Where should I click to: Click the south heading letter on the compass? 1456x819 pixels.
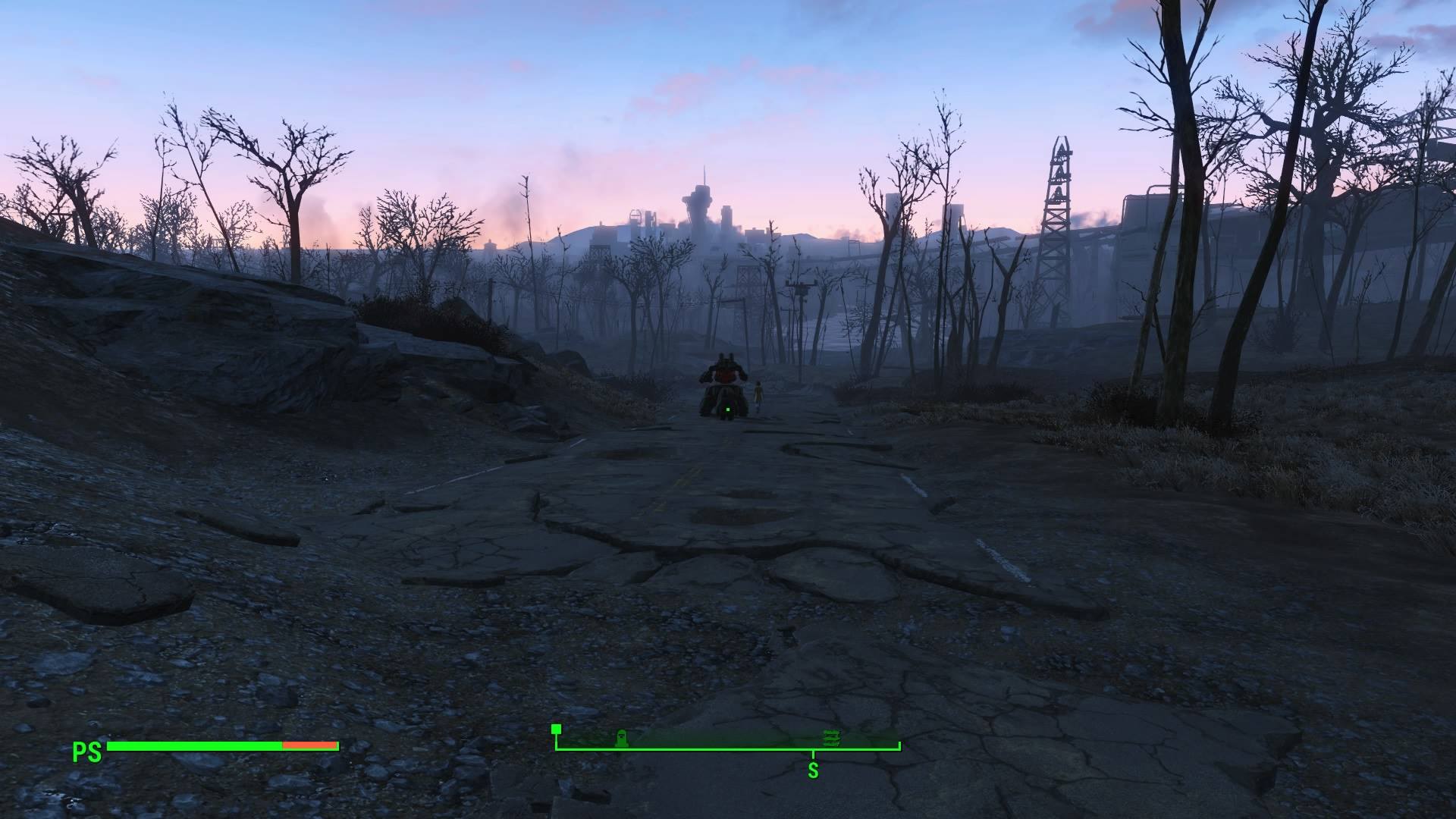coord(813,771)
